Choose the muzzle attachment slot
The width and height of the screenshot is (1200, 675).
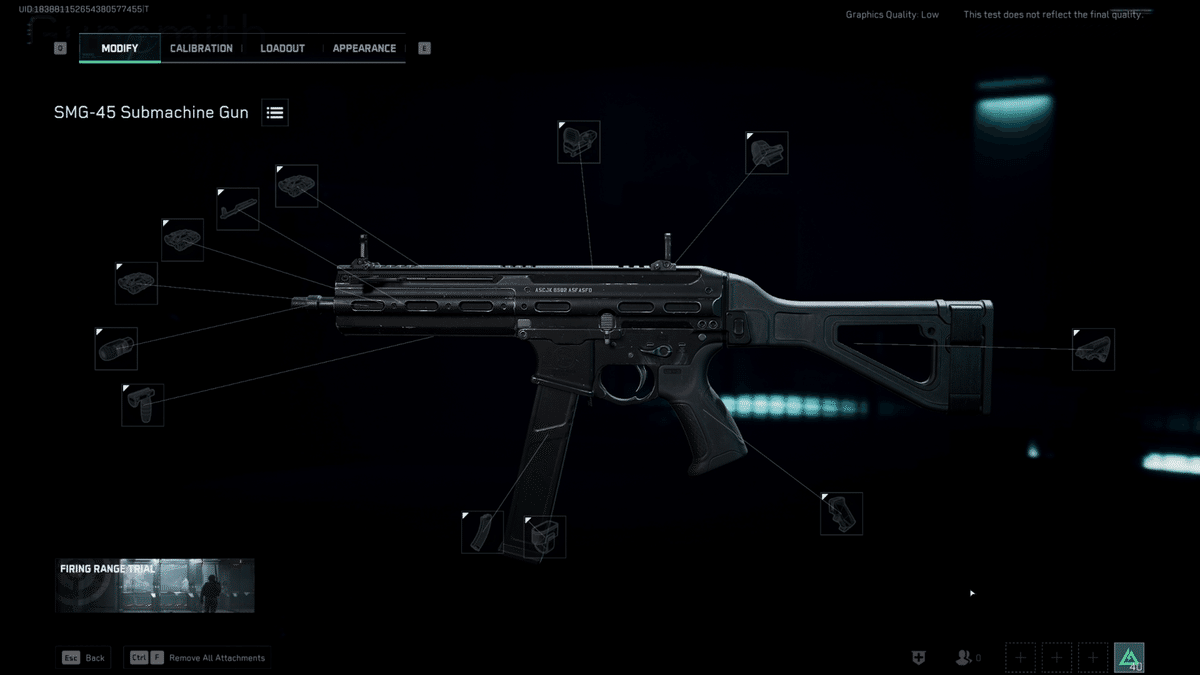tap(116, 348)
